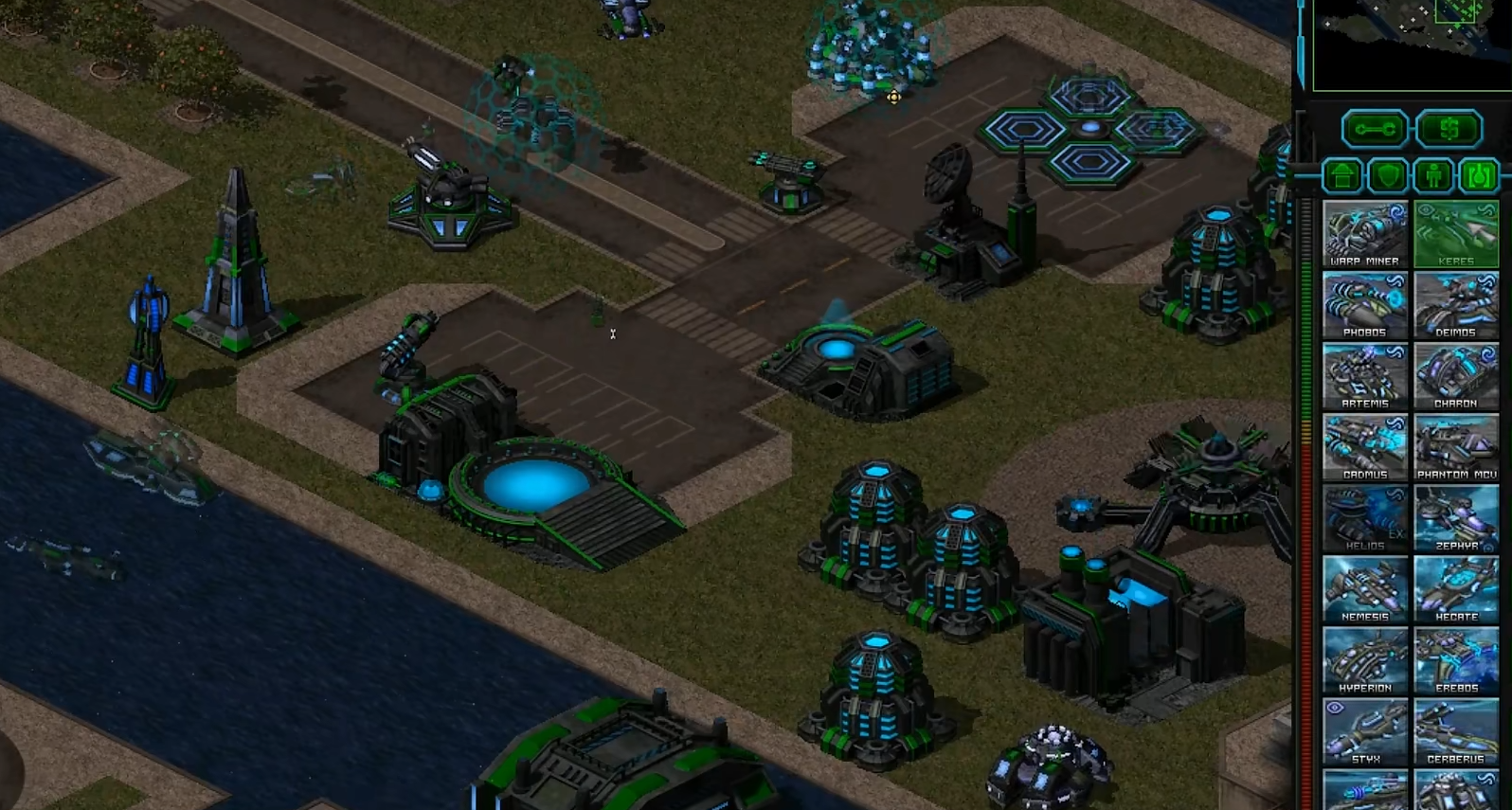This screenshot has height=810, width=1512.
Task: Switch to the shield defenses tab
Action: 1388,175
